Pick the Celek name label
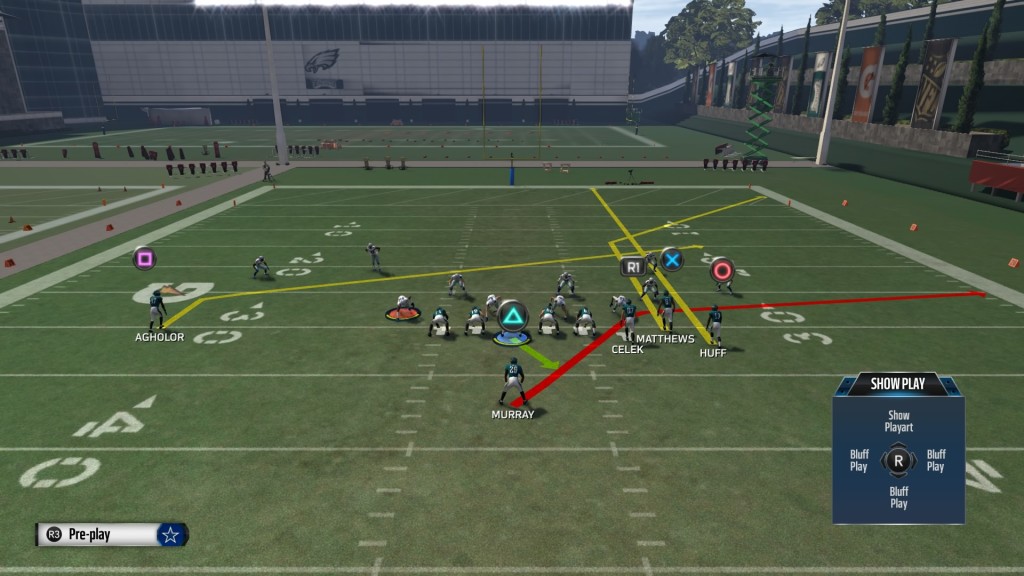The image size is (1024, 576). click(x=627, y=349)
